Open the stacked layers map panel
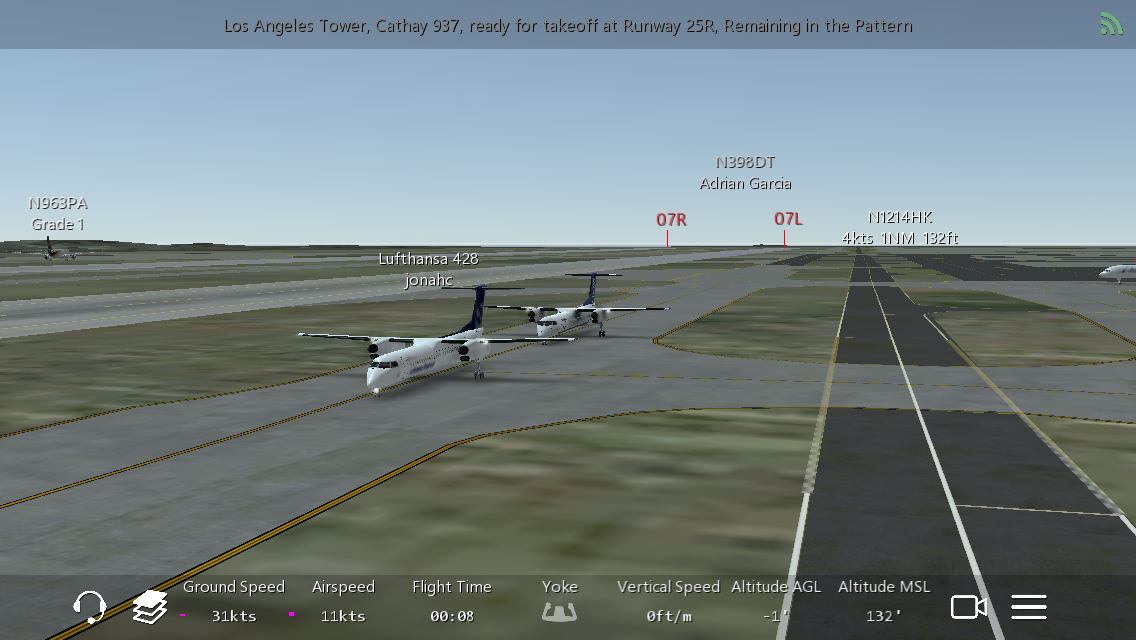 (x=150, y=606)
